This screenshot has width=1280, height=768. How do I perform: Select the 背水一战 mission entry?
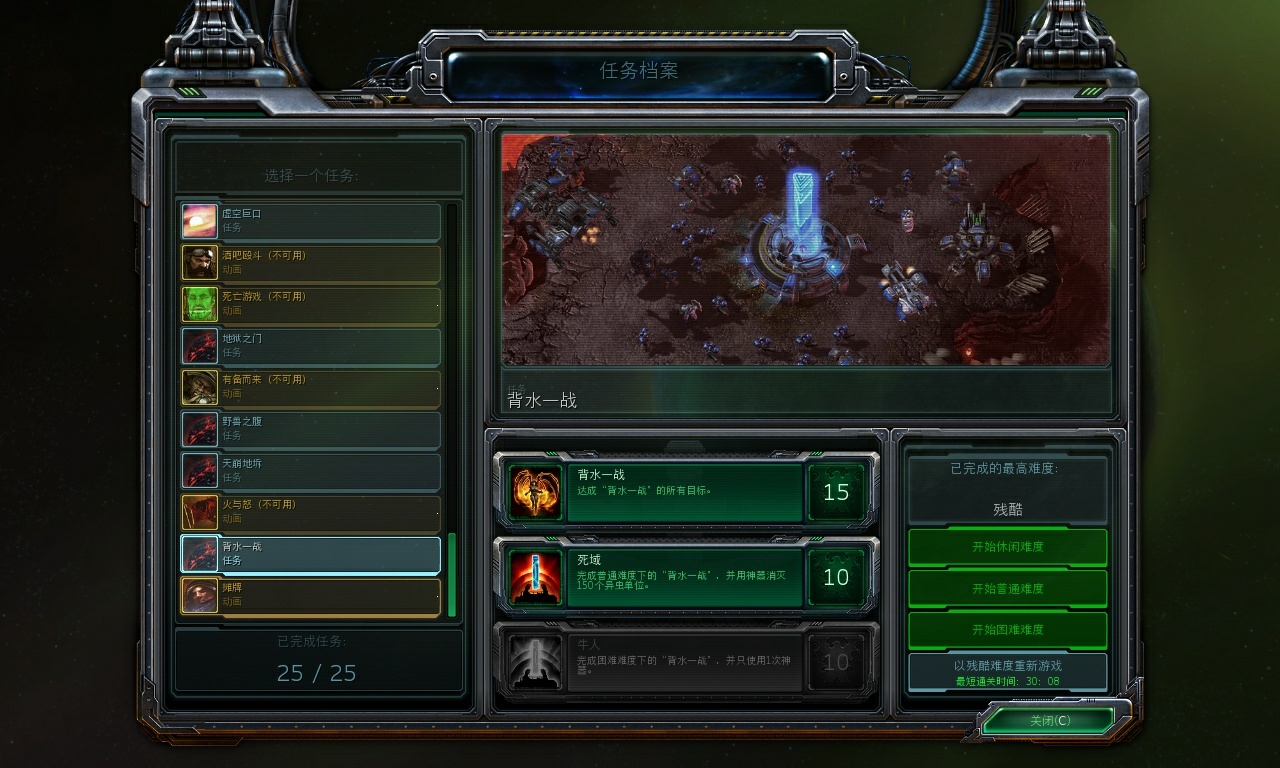(310, 554)
